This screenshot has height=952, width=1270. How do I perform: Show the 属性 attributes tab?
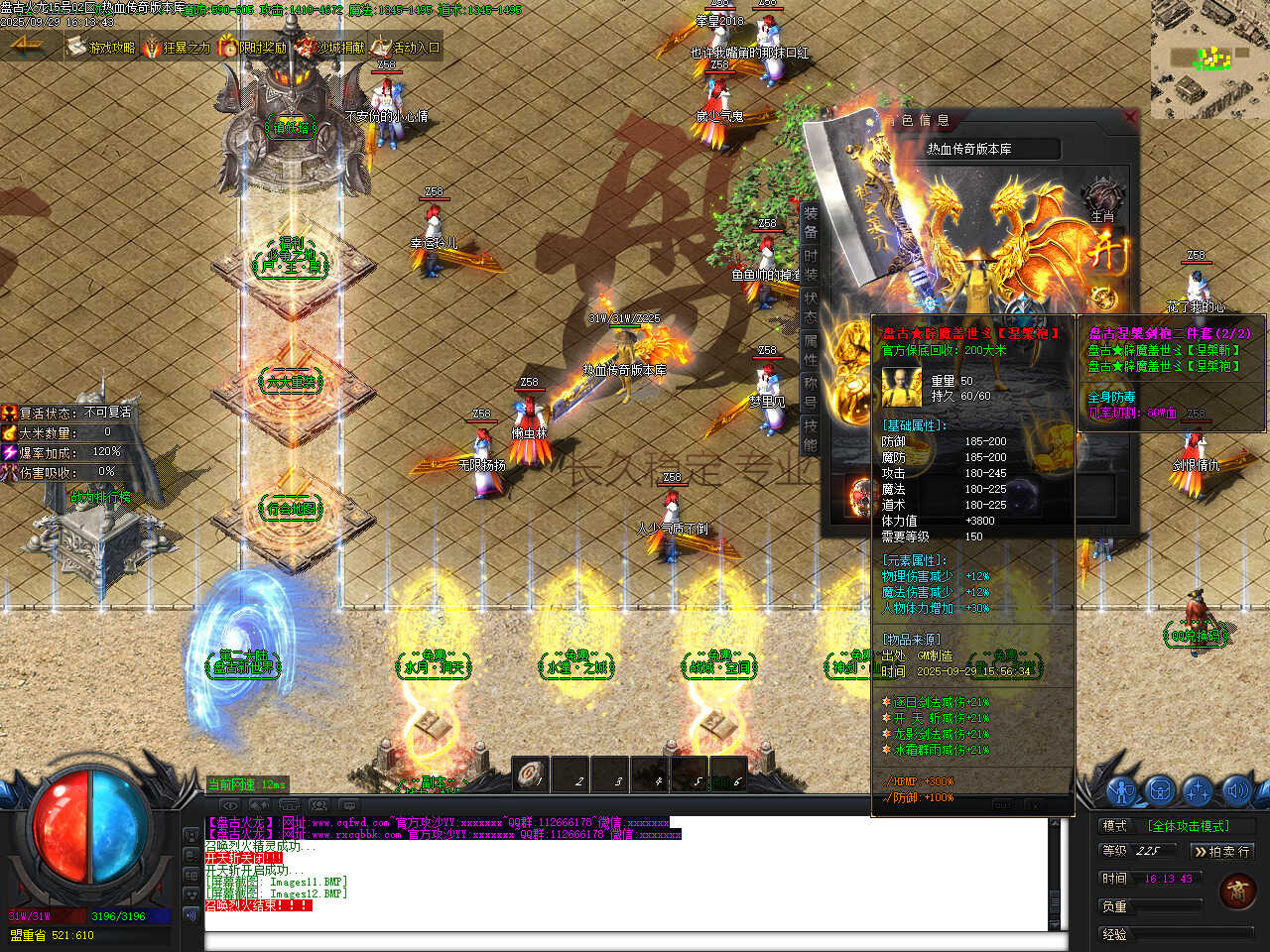(811, 351)
